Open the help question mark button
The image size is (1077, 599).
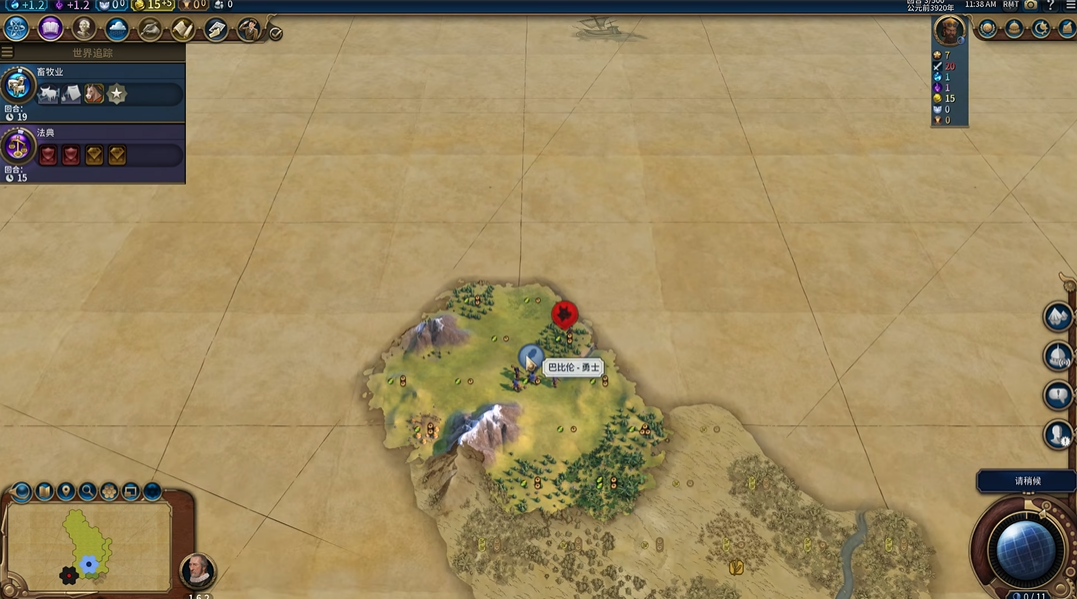click(1050, 5)
